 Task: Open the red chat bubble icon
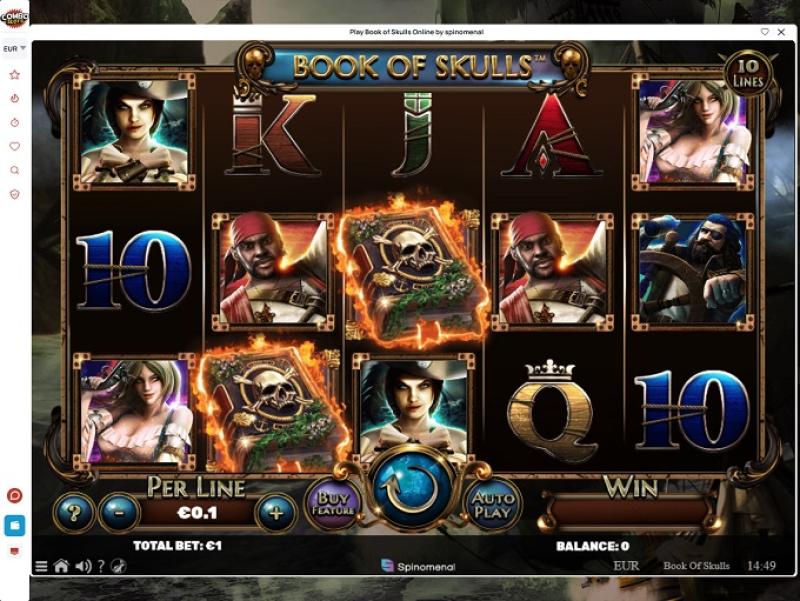point(15,496)
